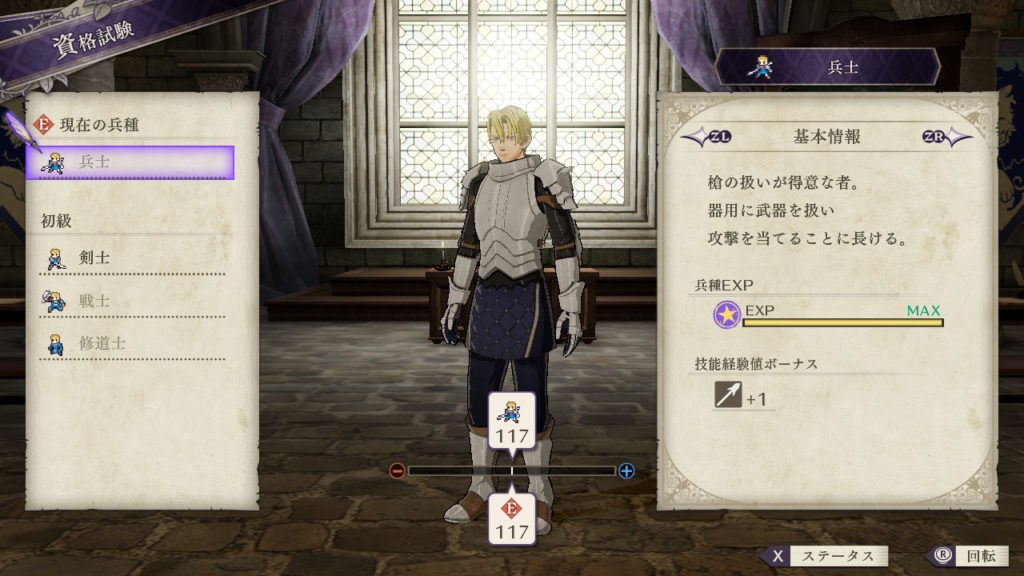
Task: Switch to the previous info tab arrow
Action: click(x=701, y=137)
